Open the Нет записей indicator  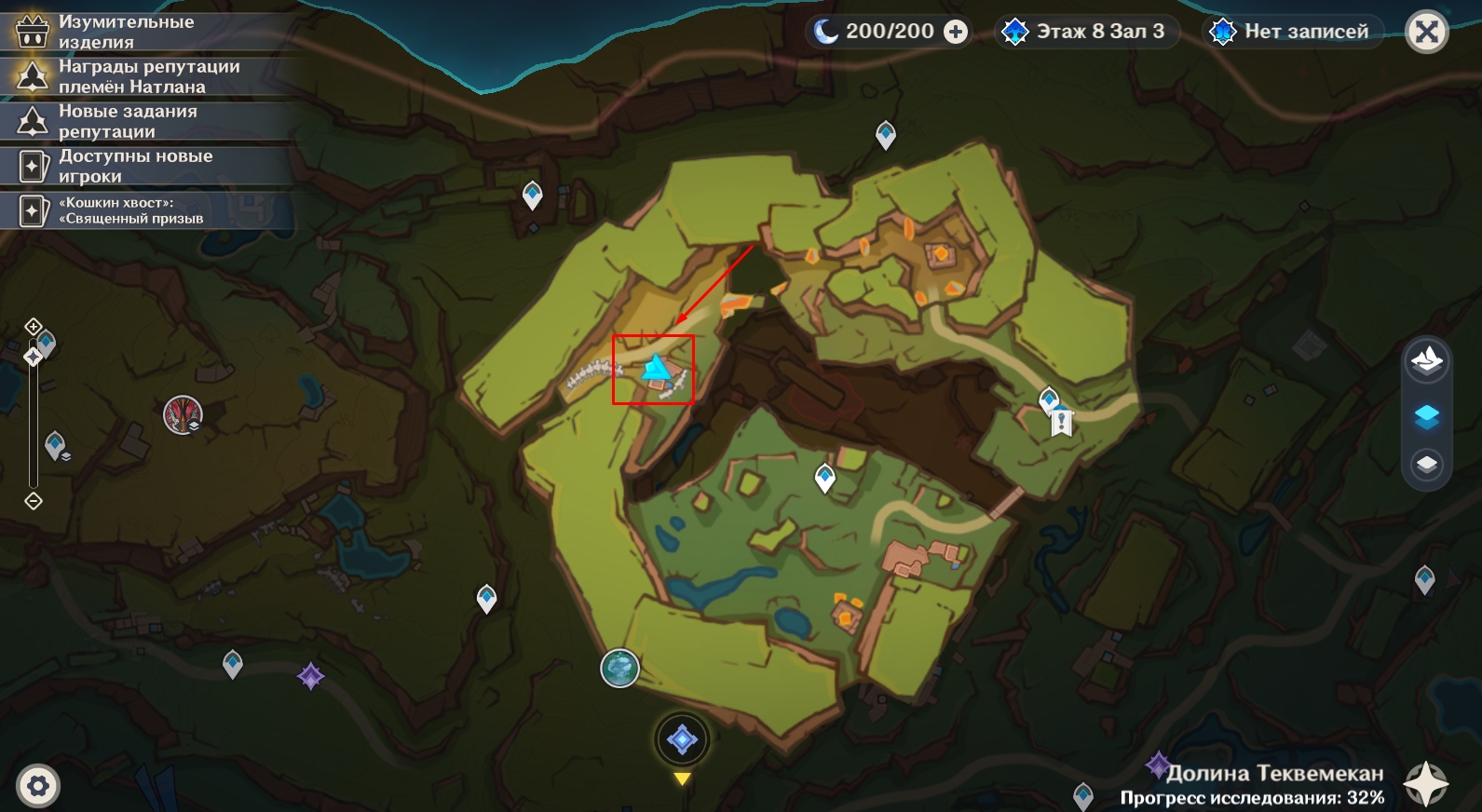1291,32
